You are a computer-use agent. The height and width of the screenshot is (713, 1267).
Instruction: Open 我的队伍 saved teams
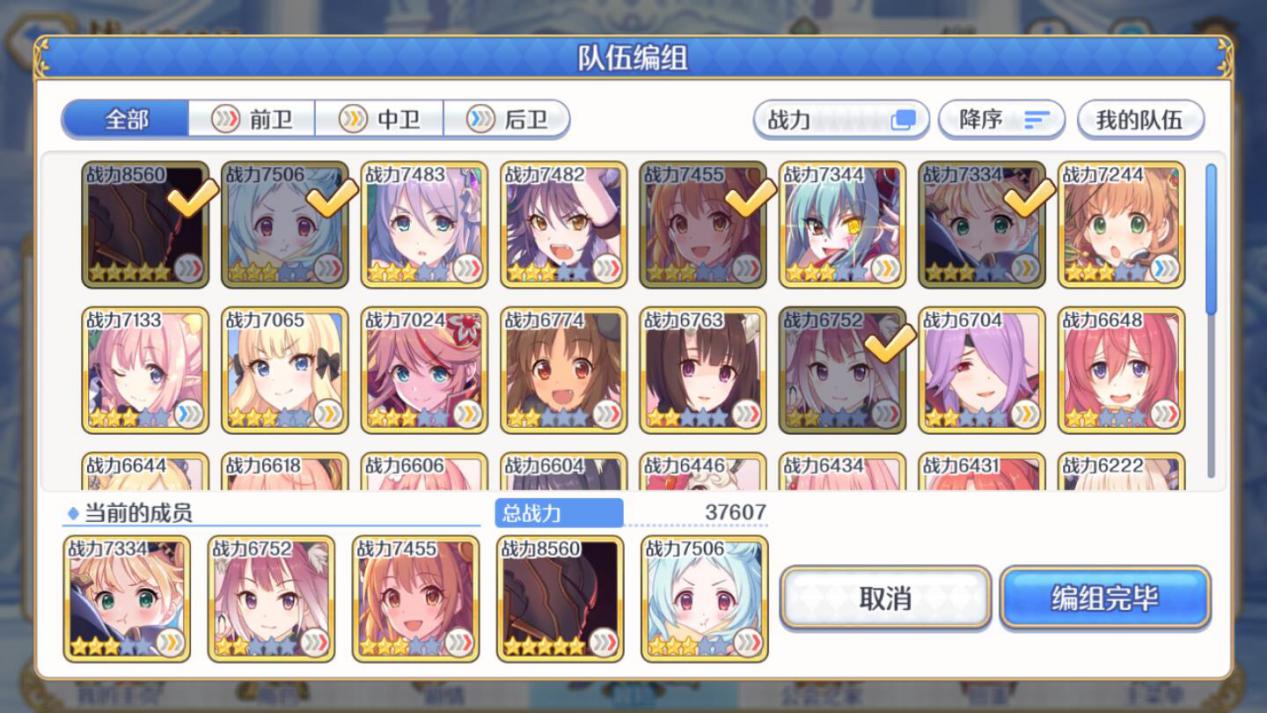[1139, 120]
